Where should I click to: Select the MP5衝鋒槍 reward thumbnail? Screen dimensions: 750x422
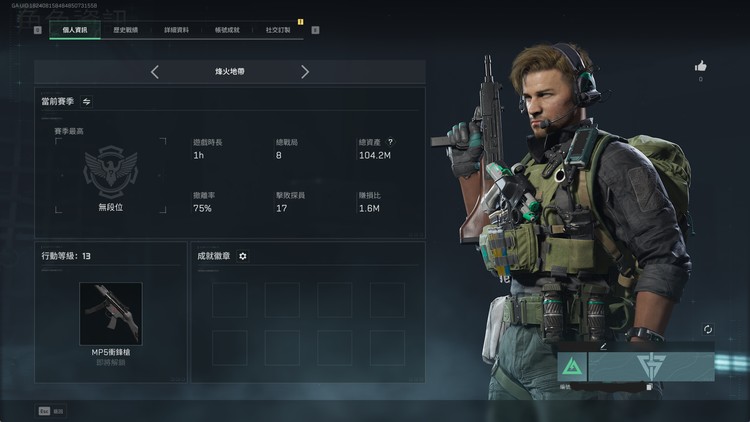point(110,313)
